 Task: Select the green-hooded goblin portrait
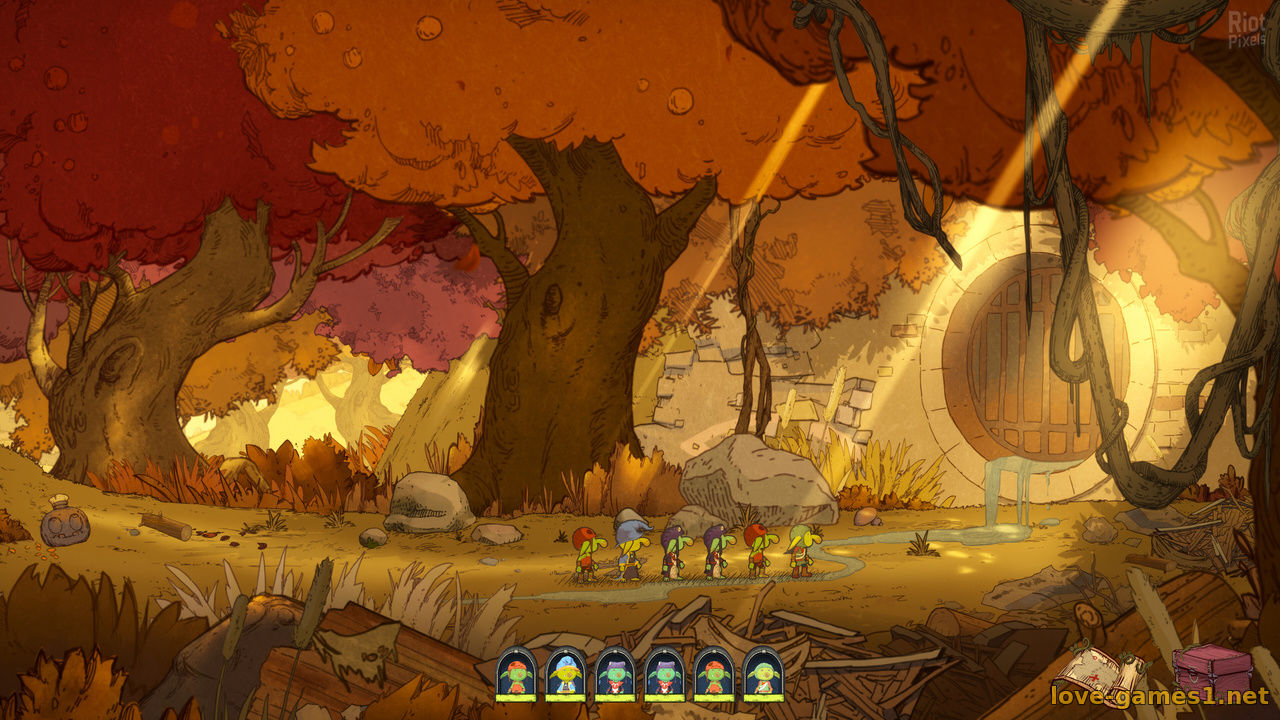tap(763, 673)
